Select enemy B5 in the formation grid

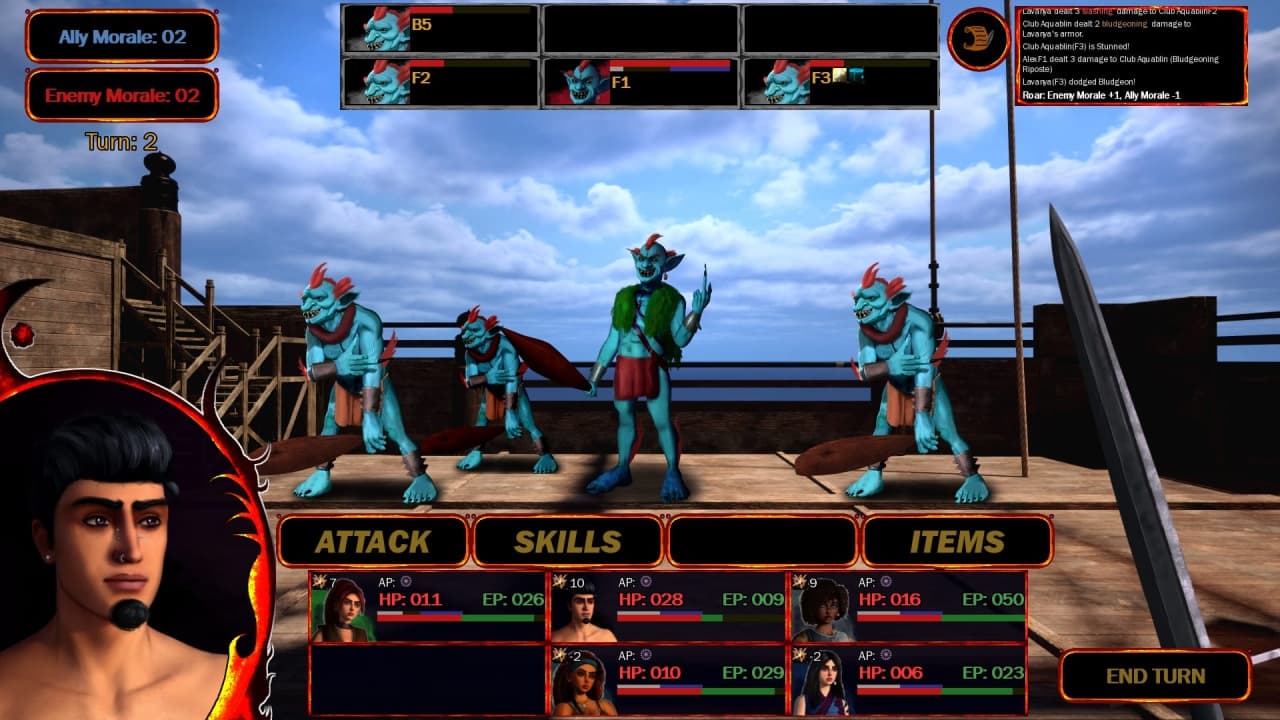pyautogui.click(x=441, y=29)
